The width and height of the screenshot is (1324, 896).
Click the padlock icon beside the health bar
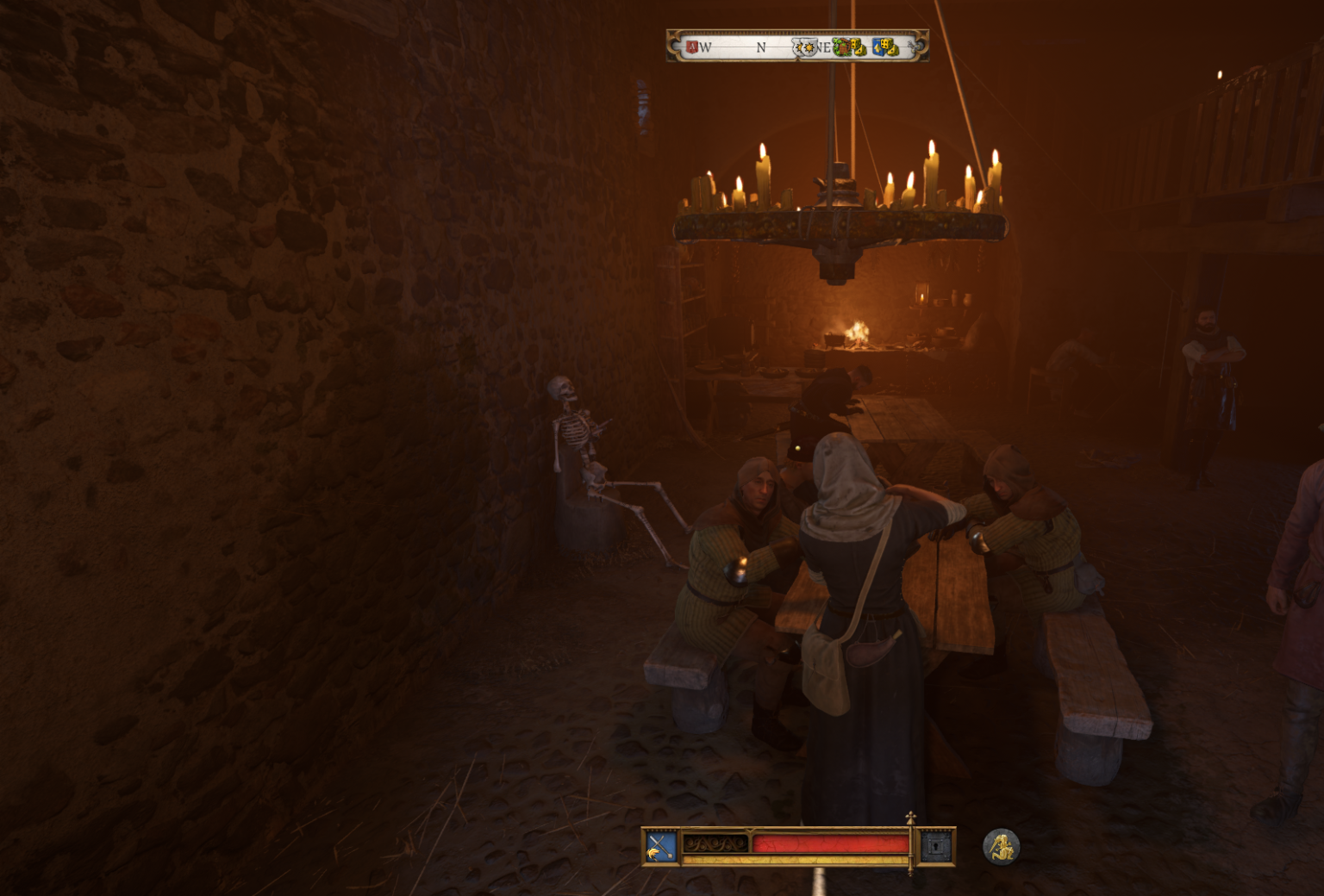coord(936,846)
